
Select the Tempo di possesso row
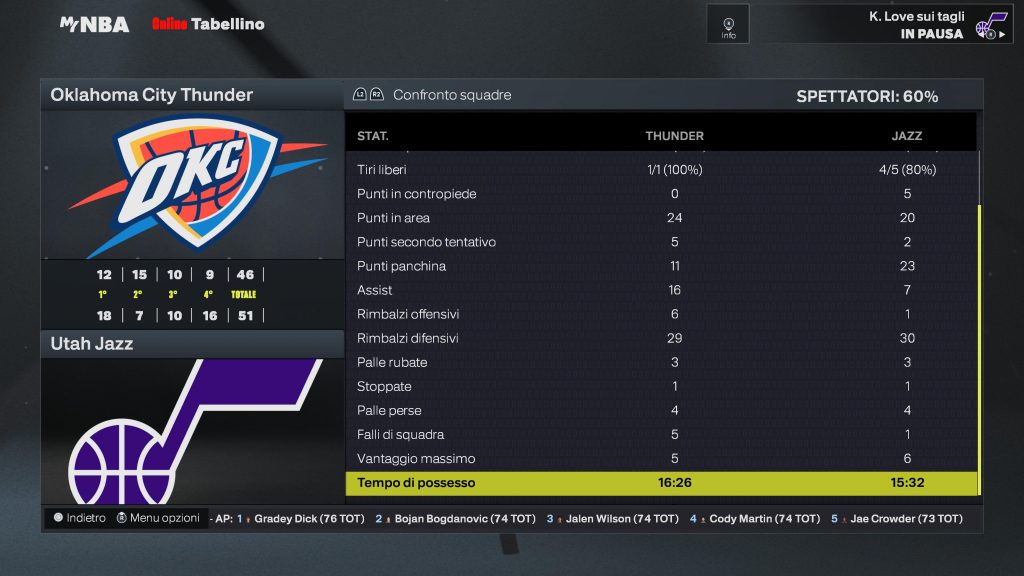660,483
